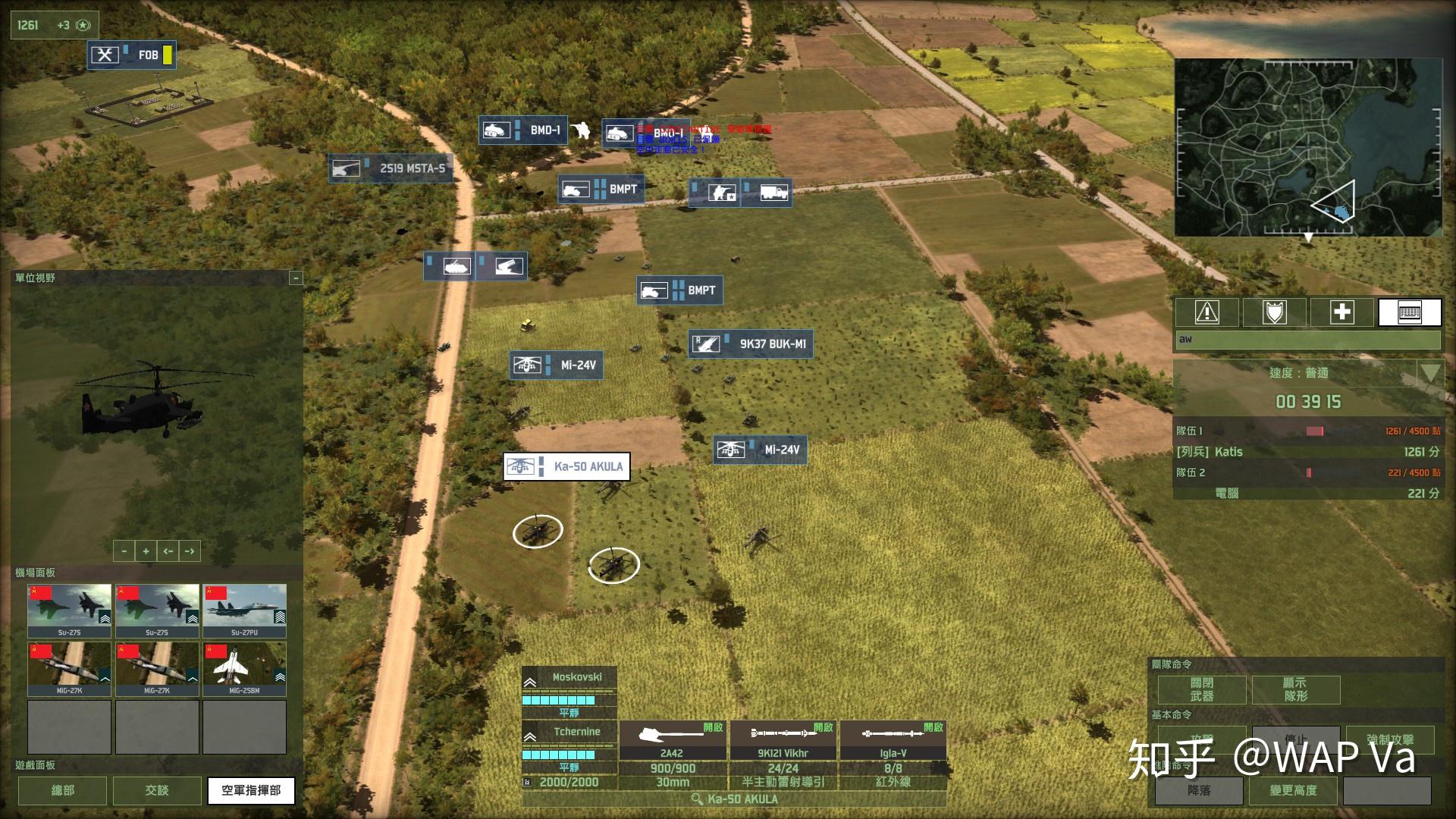Select the shield smoke icon in right panel

(x=1275, y=312)
